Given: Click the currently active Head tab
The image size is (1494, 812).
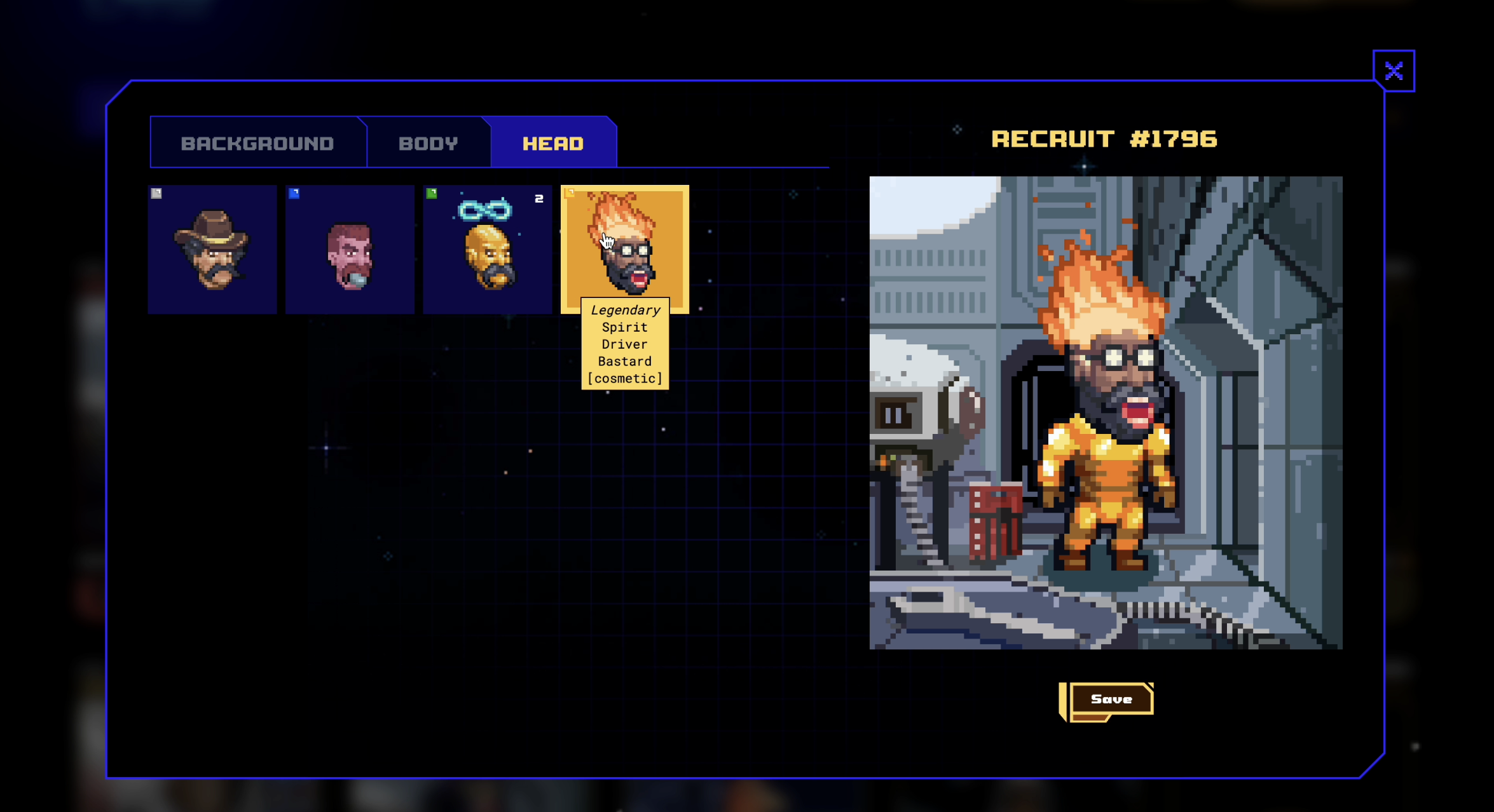Looking at the screenshot, I should (553, 142).
